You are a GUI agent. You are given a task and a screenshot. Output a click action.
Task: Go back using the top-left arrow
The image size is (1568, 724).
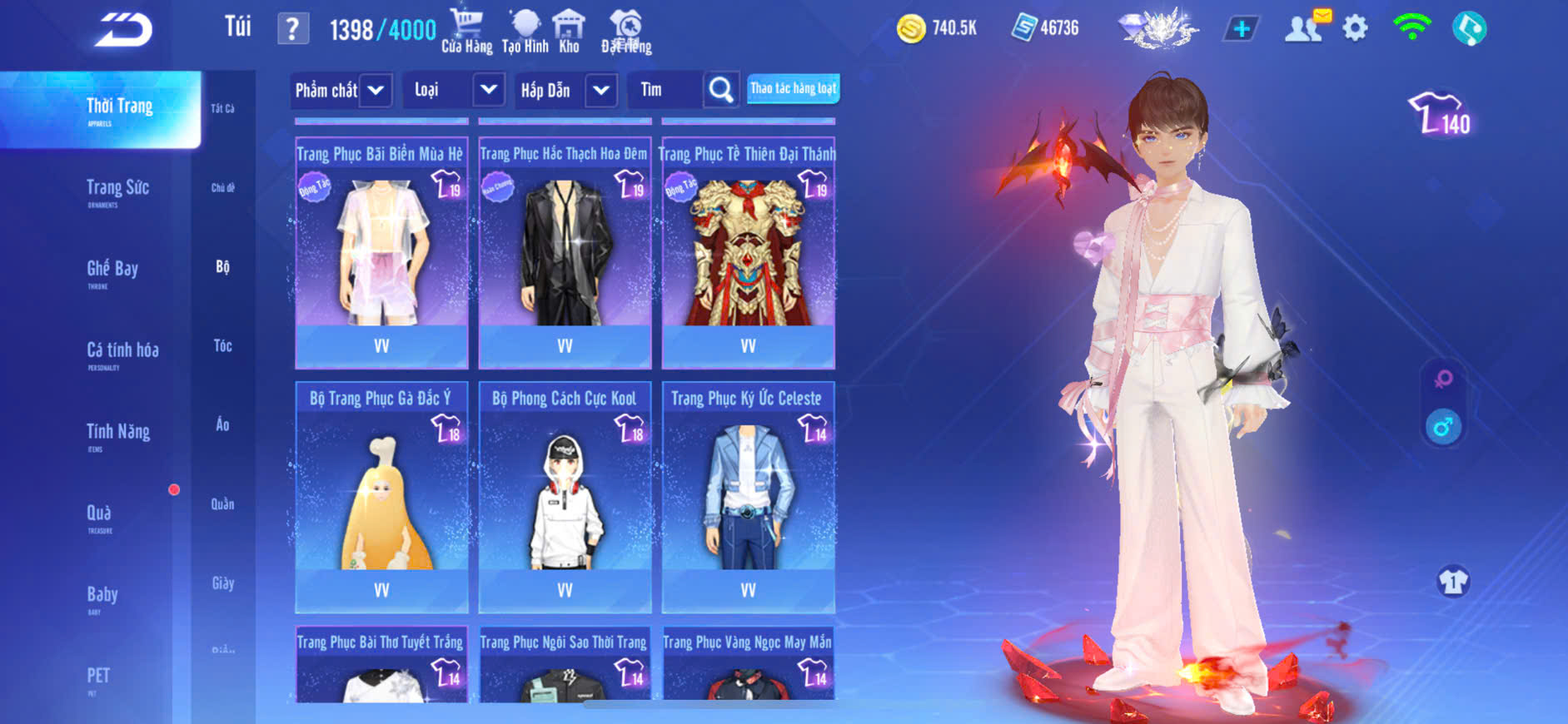[123, 30]
